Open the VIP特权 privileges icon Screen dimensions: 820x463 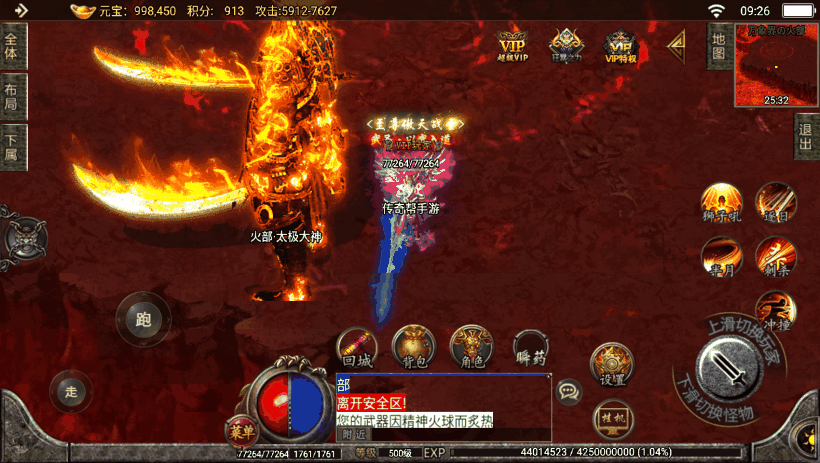(x=621, y=46)
